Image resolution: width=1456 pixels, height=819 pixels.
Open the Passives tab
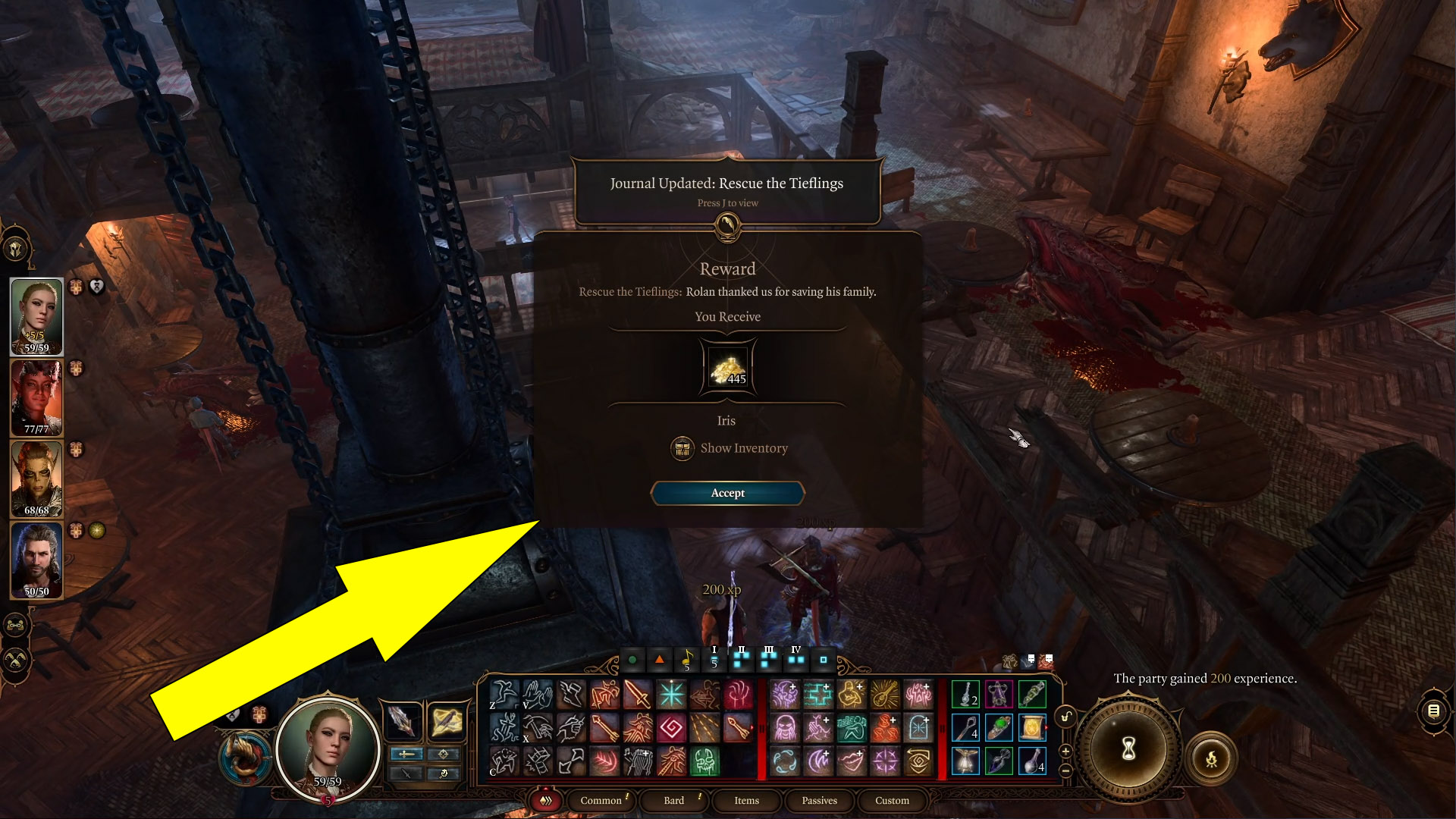(819, 800)
